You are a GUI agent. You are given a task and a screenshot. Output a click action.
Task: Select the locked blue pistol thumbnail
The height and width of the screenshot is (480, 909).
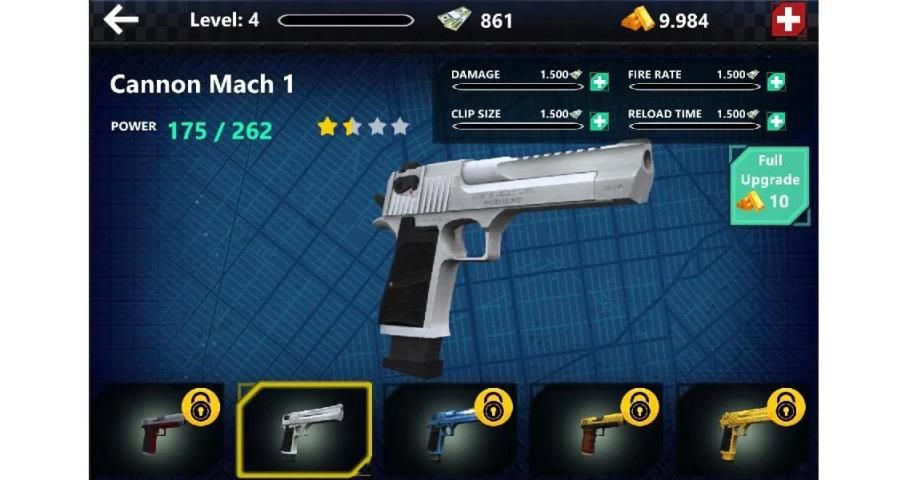(450, 428)
